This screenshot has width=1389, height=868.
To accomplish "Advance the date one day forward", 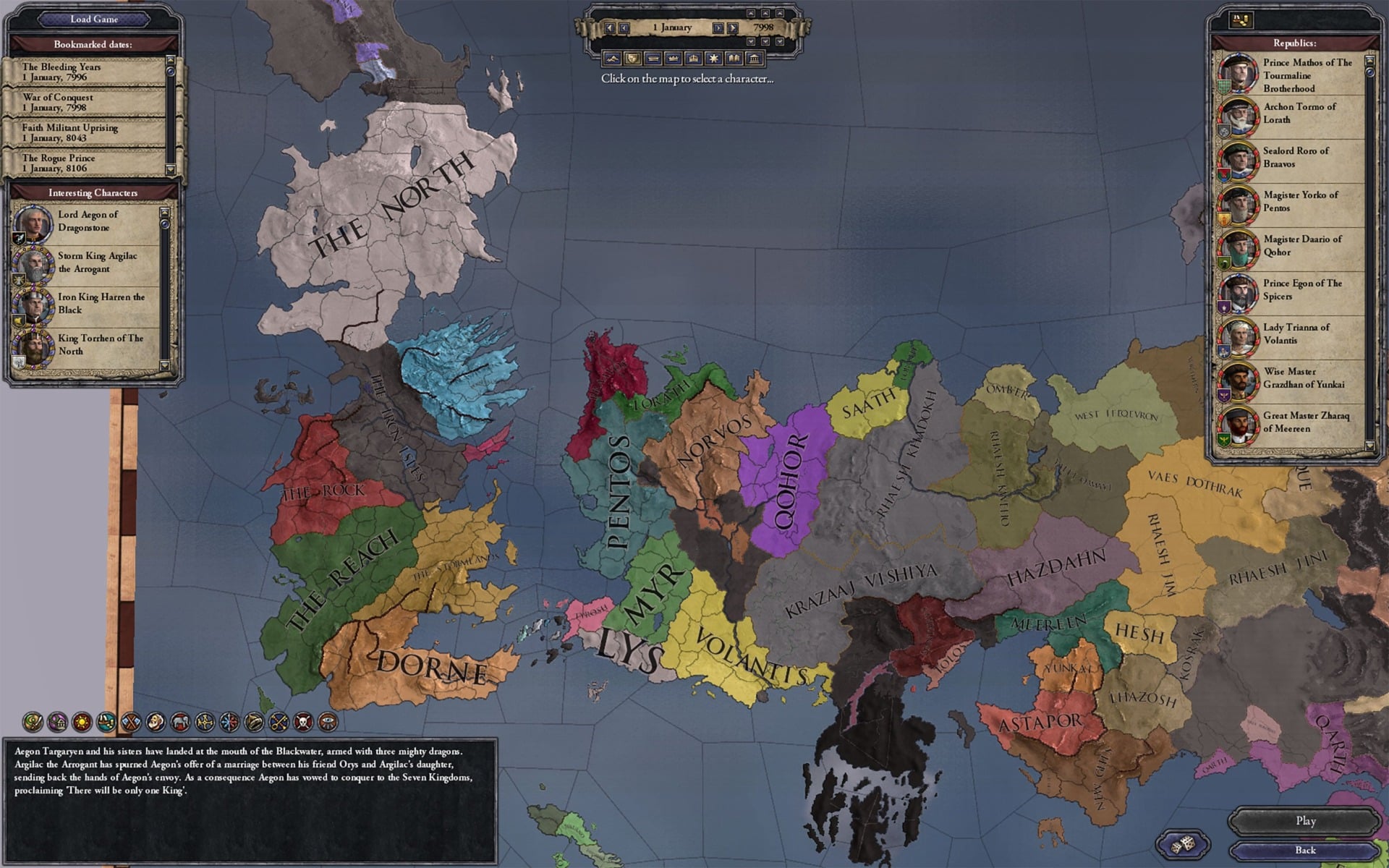I will point(718,27).
